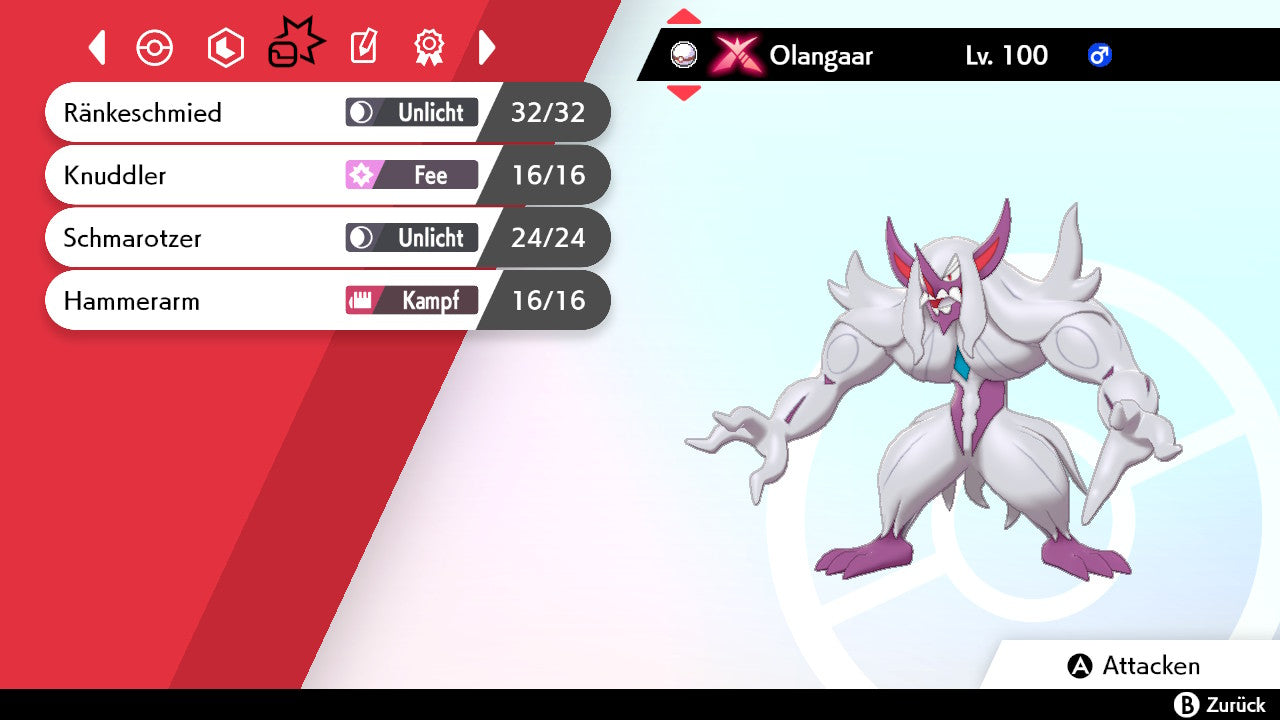Viewport: 1280px width, 720px height.
Task: Go to next summary page arrow
Action: [x=487, y=47]
